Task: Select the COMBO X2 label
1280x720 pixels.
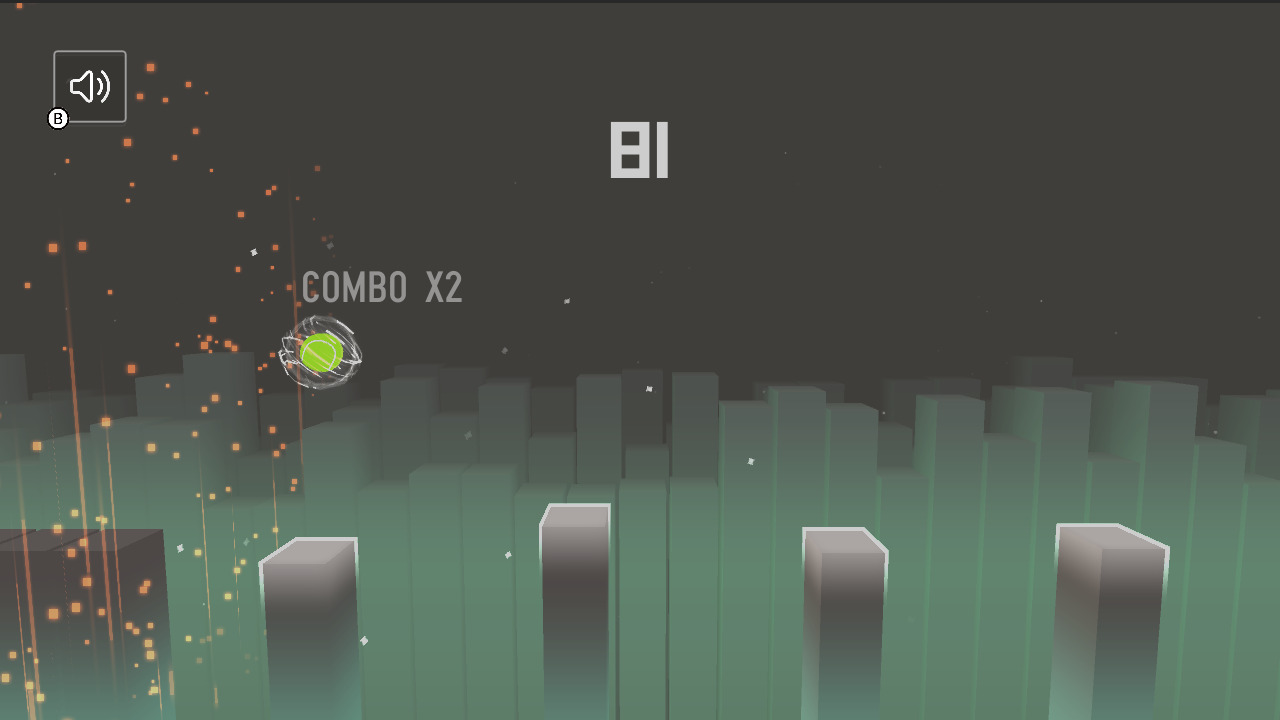Action: click(x=383, y=288)
